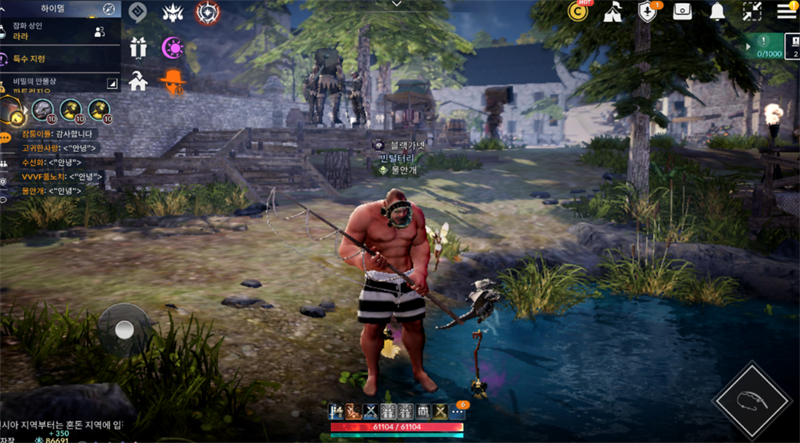800x443 pixels.
Task: Tap the gold coin shop icon marked HOT
Action: [578, 11]
